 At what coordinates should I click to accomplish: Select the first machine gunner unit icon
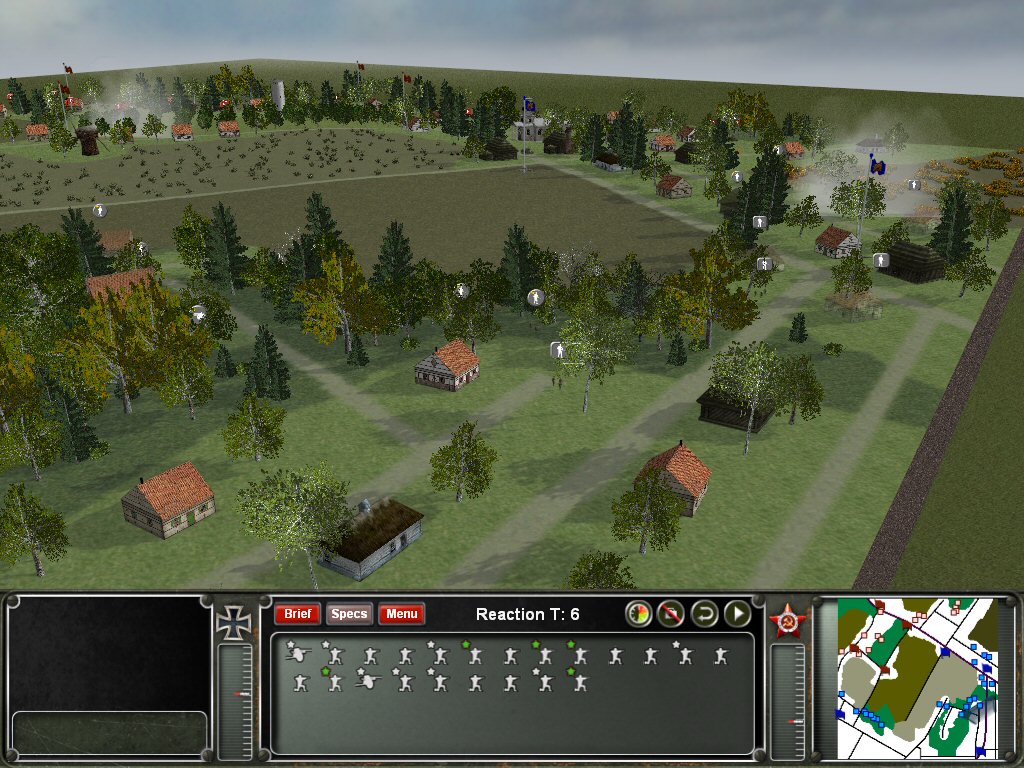coord(297,655)
